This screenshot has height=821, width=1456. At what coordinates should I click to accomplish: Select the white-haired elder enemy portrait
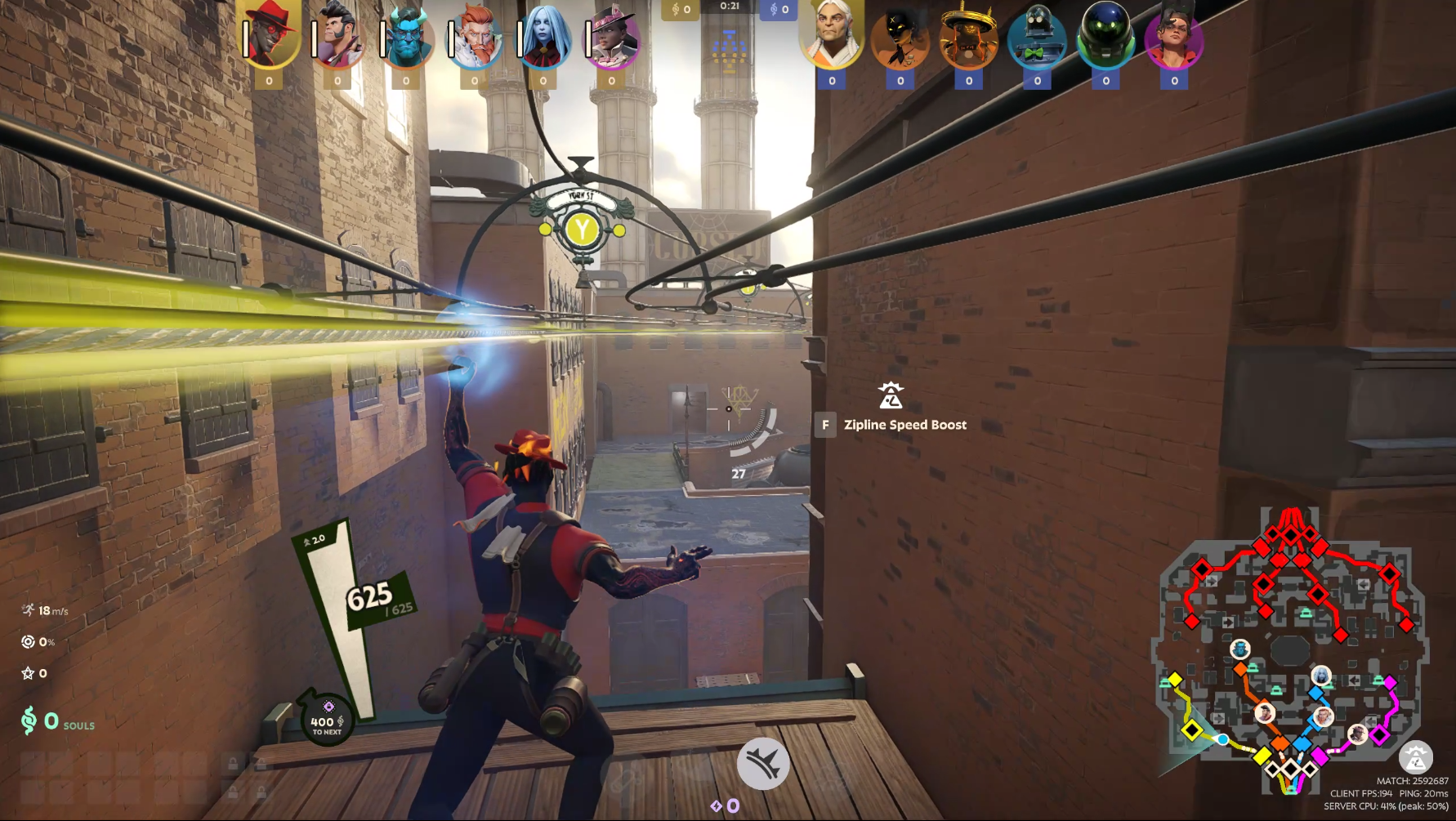point(832,37)
